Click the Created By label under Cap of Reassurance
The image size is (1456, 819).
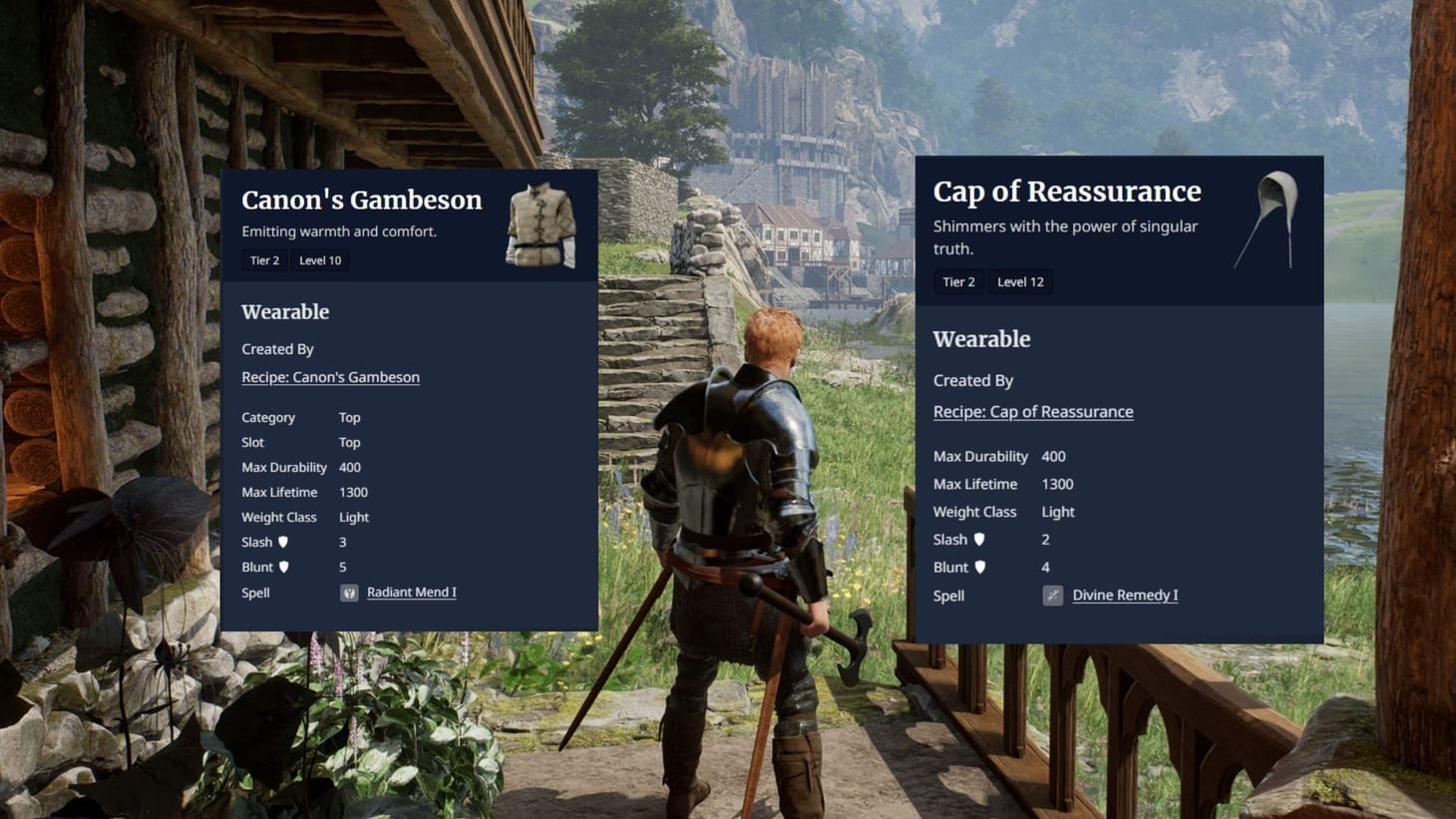pos(972,380)
